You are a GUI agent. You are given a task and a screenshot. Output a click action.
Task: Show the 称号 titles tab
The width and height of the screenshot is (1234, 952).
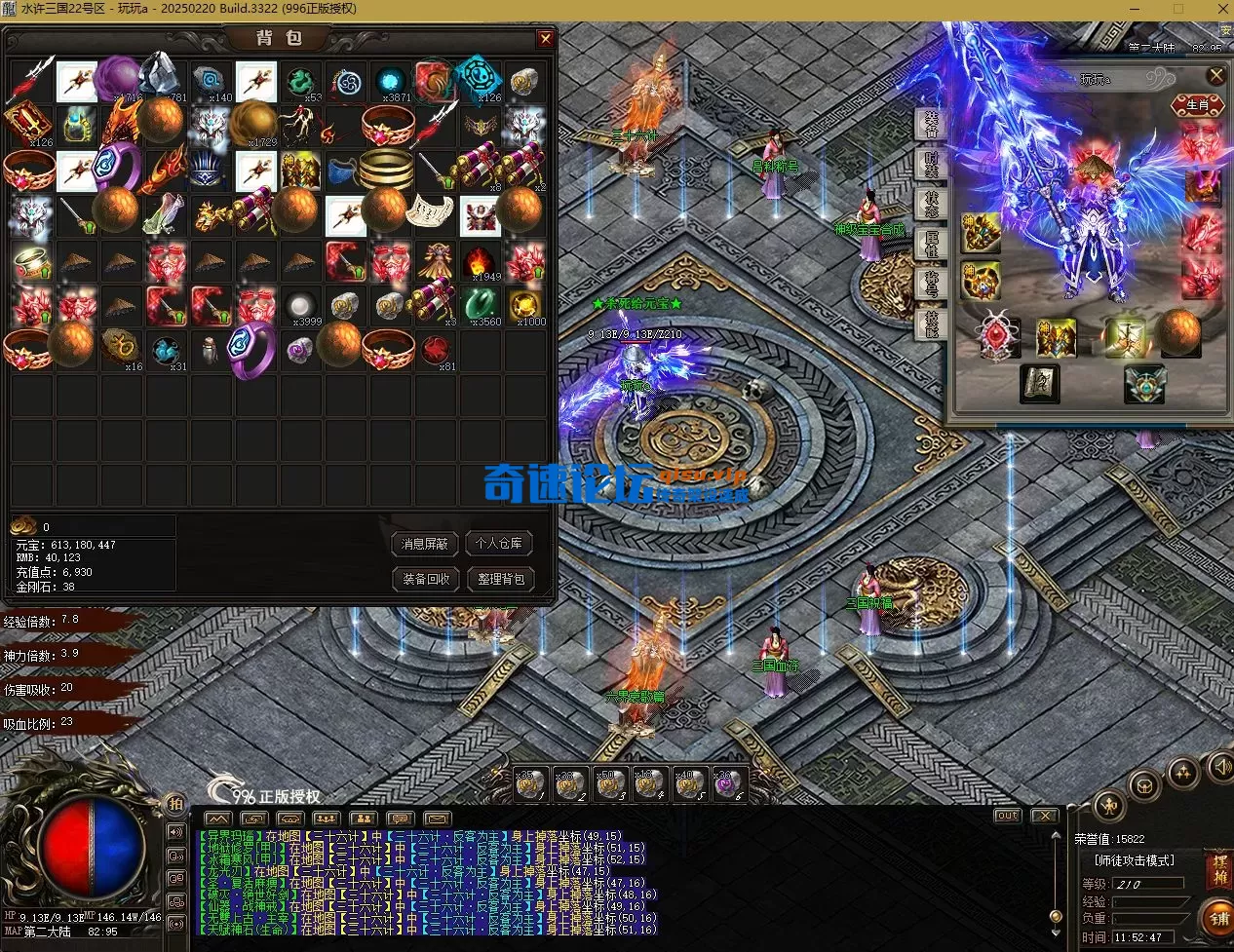pyautogui.click(x=931, y=284)
